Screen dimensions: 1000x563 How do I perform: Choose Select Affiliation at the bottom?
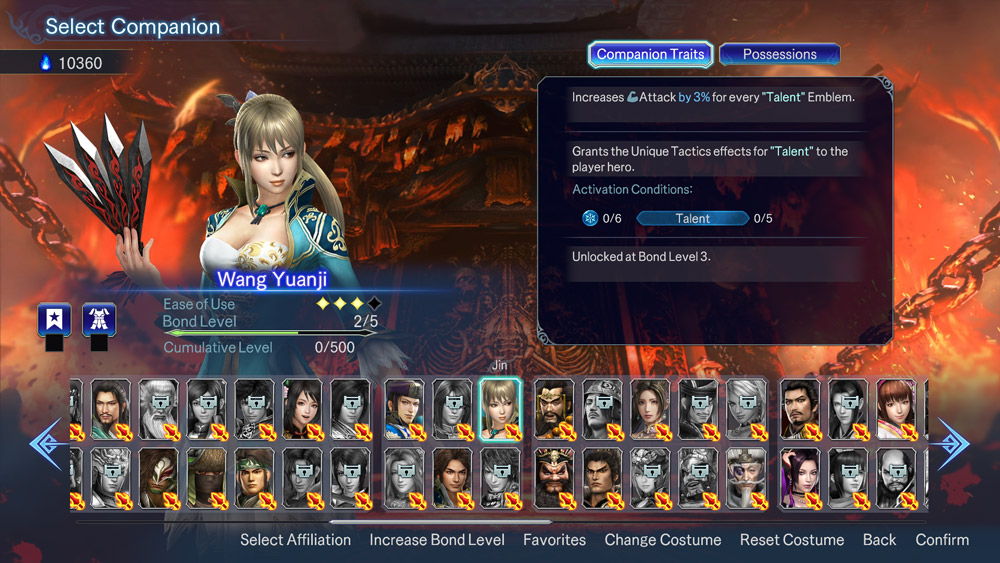[x=295, y=539]
